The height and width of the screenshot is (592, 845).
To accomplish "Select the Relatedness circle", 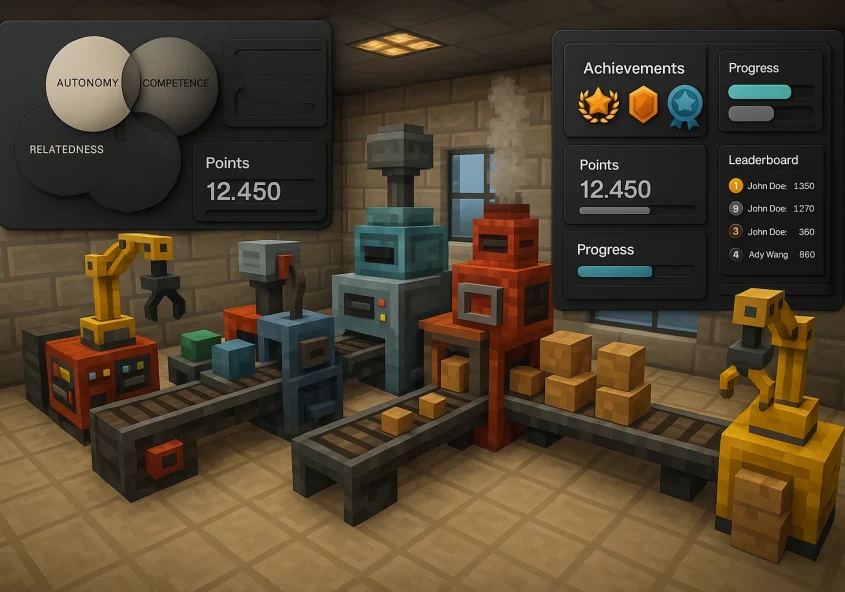I will click(65, 150).
